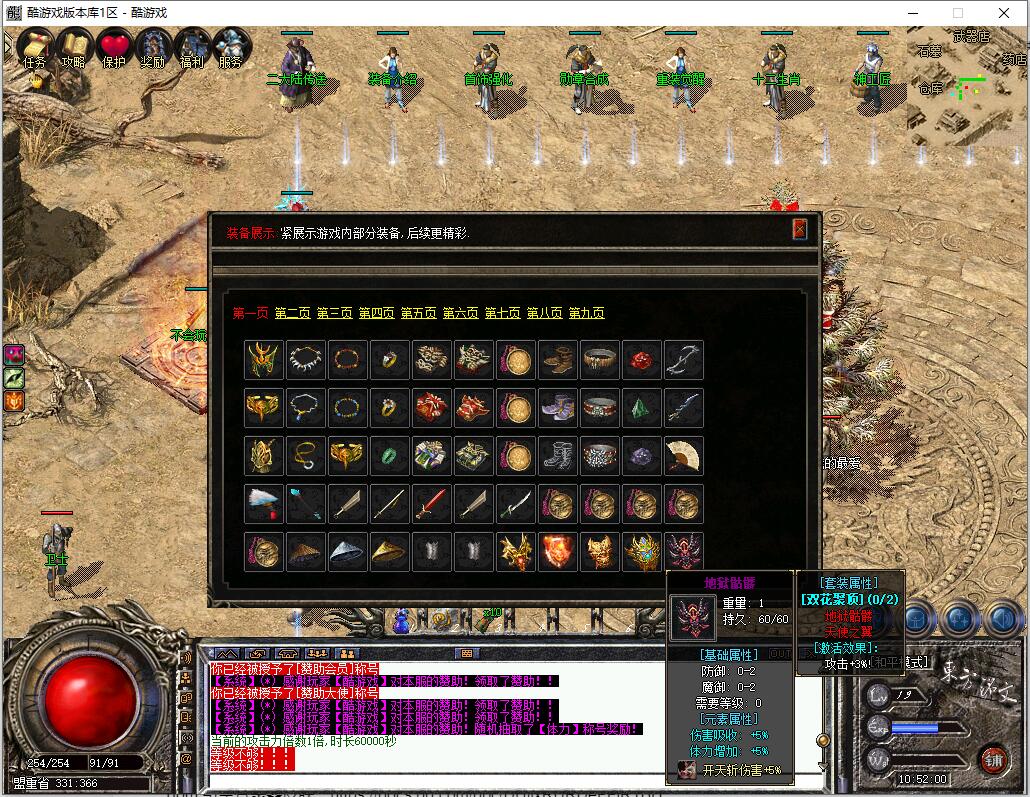The image size is (1030, 797).
Task: Click the minimap in the corner
Action: tap(967, 88)
